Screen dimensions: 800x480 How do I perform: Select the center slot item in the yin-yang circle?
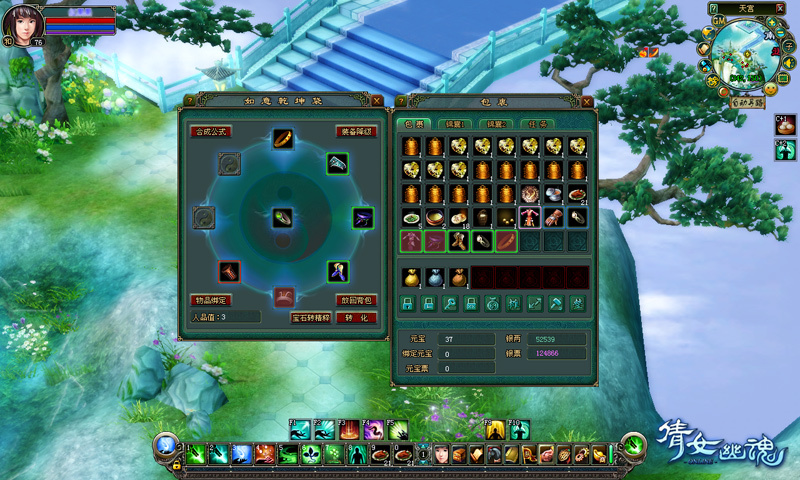pyautogui.click(x=284, y=217)
